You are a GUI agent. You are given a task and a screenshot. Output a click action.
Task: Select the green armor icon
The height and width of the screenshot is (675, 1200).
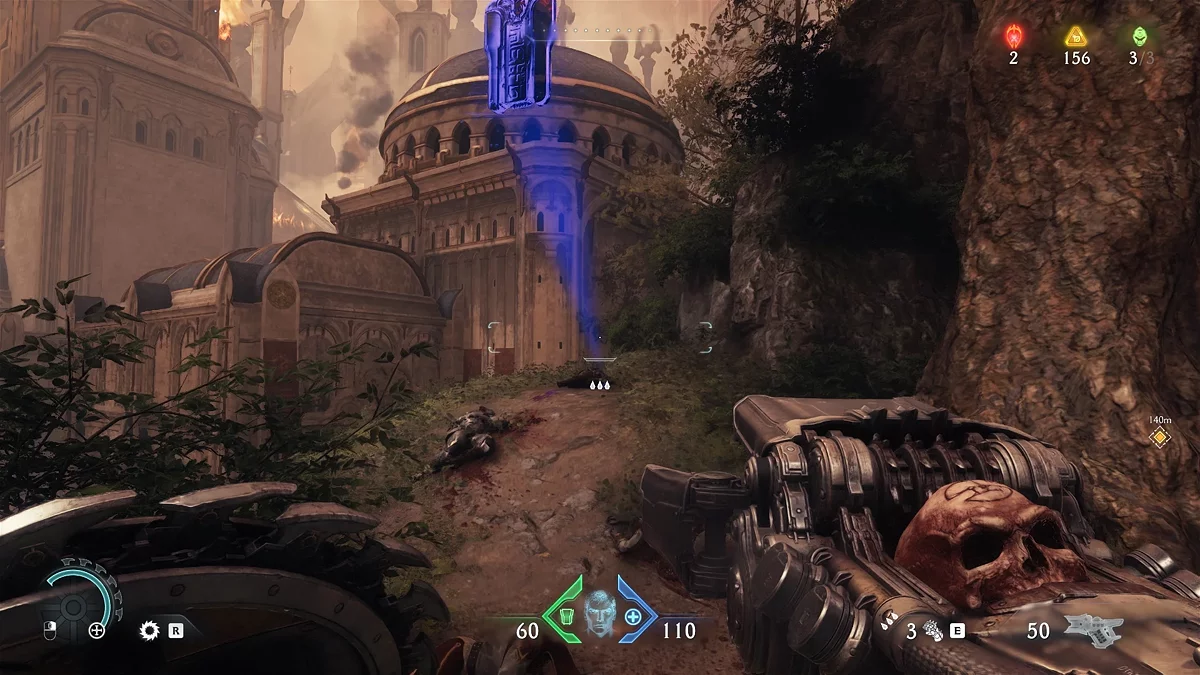(x=565, y=616)
